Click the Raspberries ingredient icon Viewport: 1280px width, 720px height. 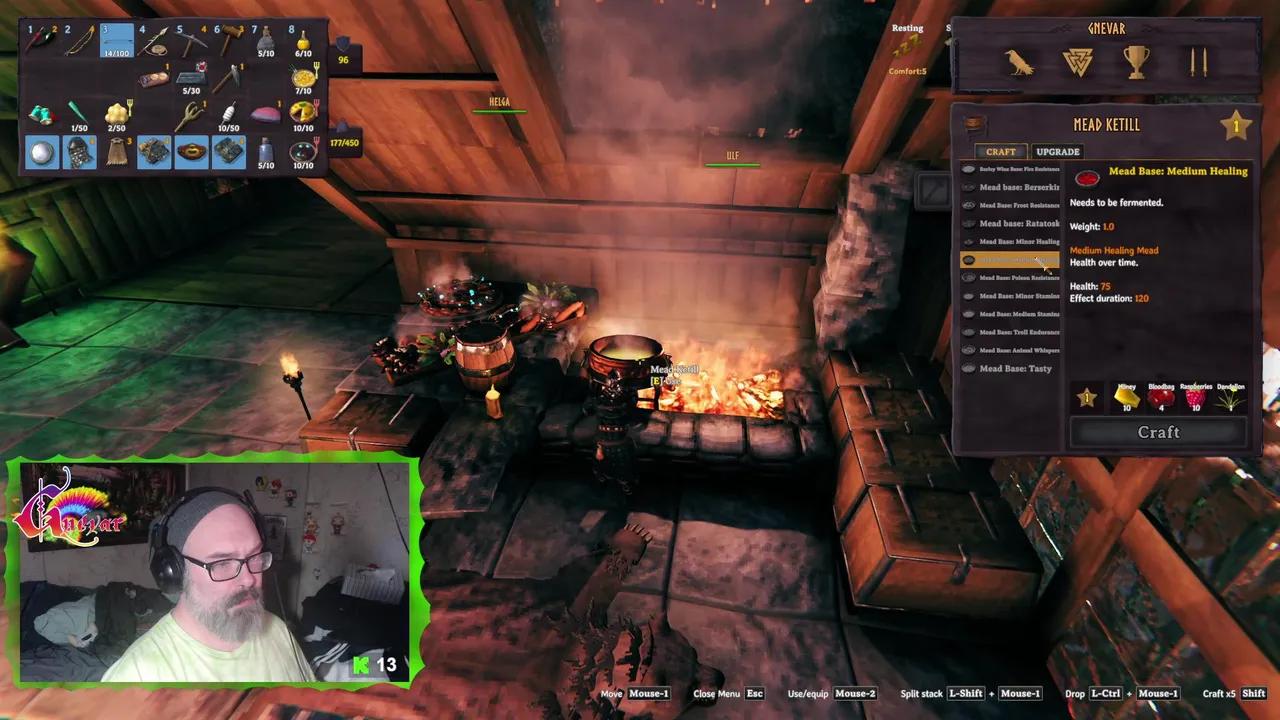point(1196,397)
